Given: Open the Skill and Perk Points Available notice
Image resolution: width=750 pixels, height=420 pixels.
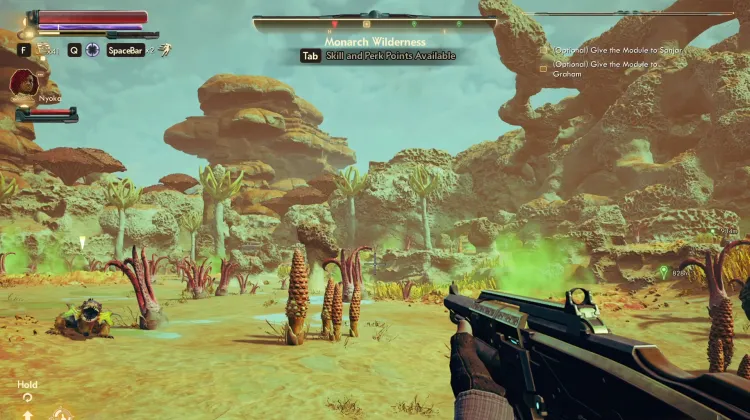Looking at the screenshot, I should 378,56.
